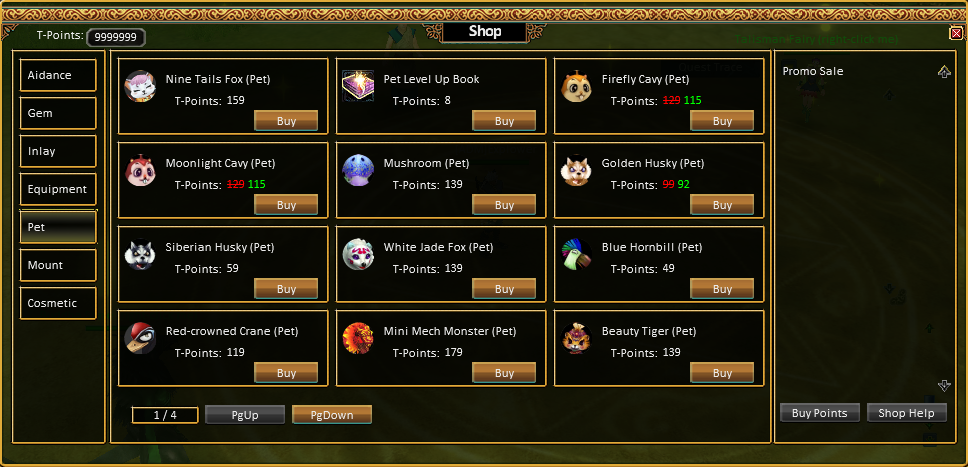
Task: Close the Shop window
Action: pyautogui.click(x=956, y=33)
